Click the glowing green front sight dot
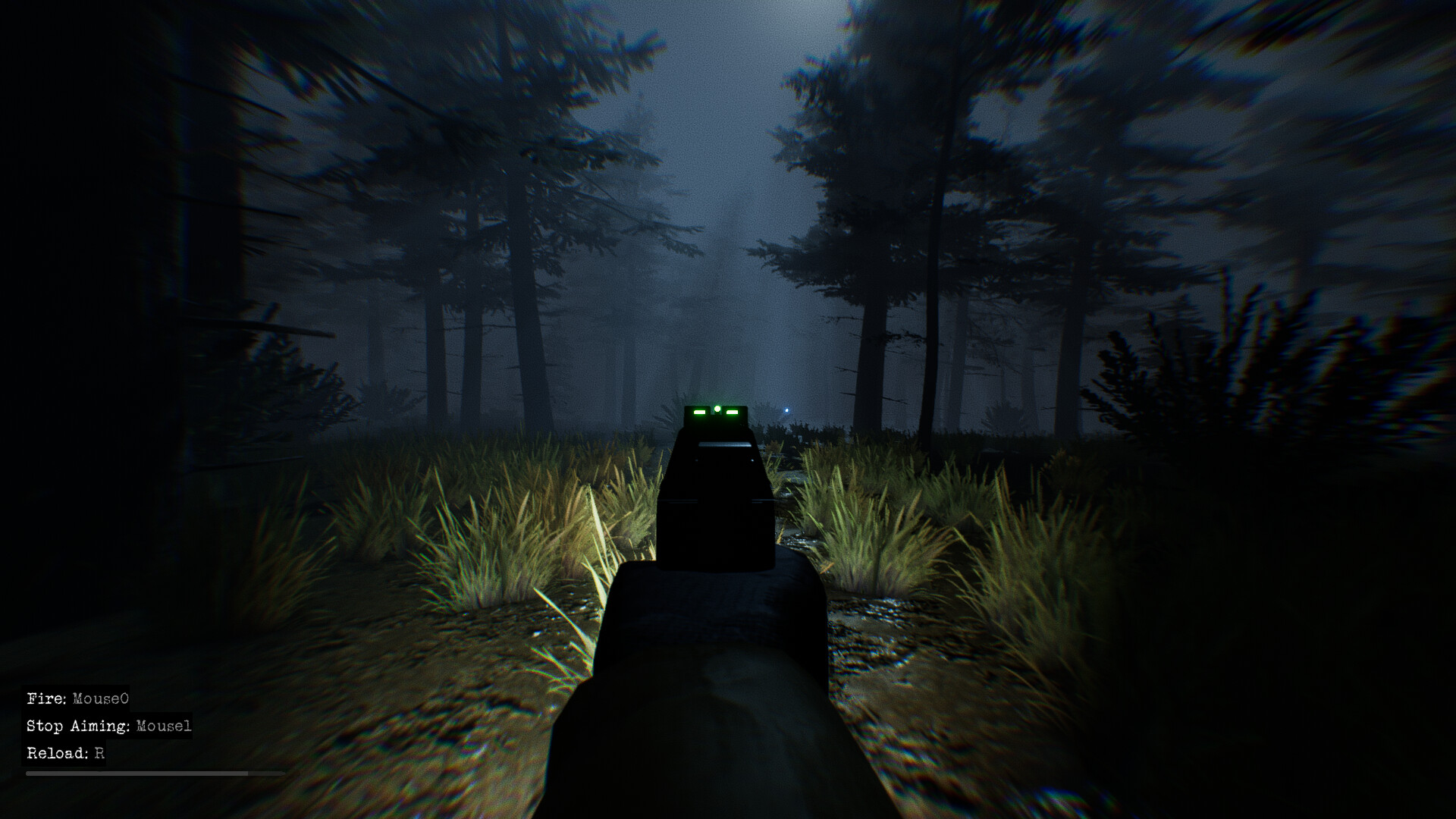Screen dimensions: 1456x819 (x=716, y=408)
